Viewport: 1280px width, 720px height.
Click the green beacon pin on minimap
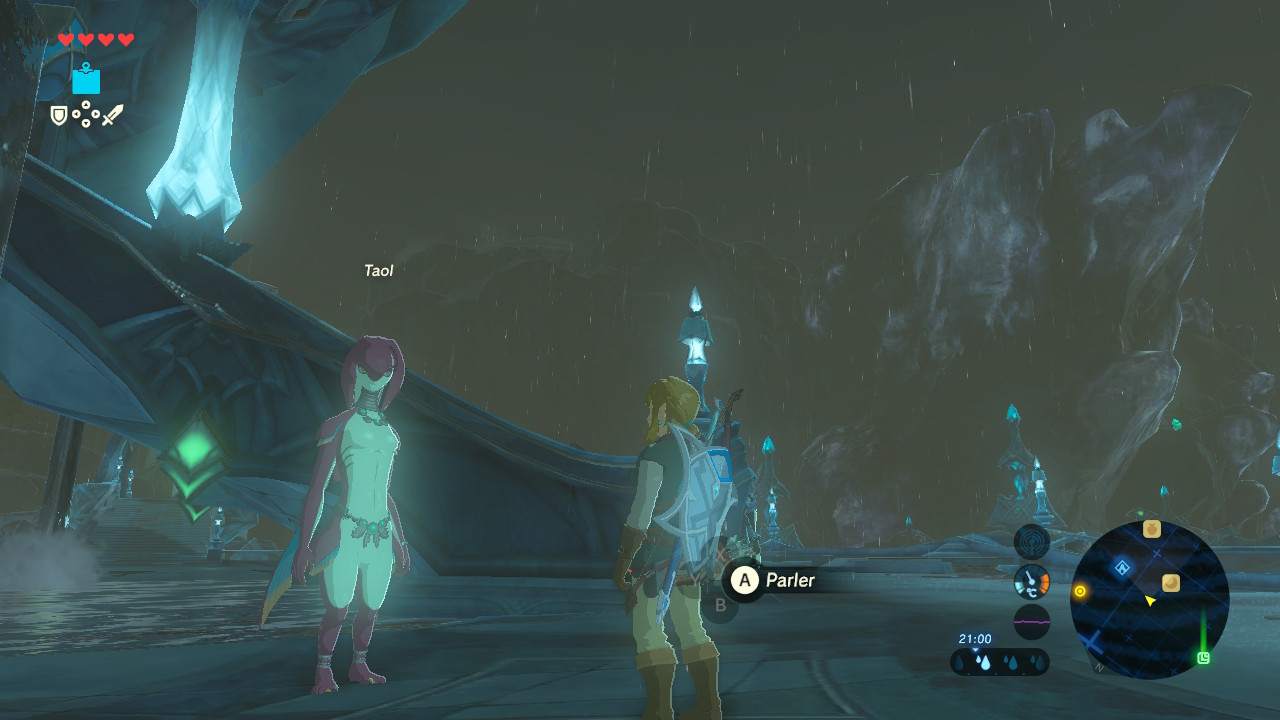pos(1204,657)
